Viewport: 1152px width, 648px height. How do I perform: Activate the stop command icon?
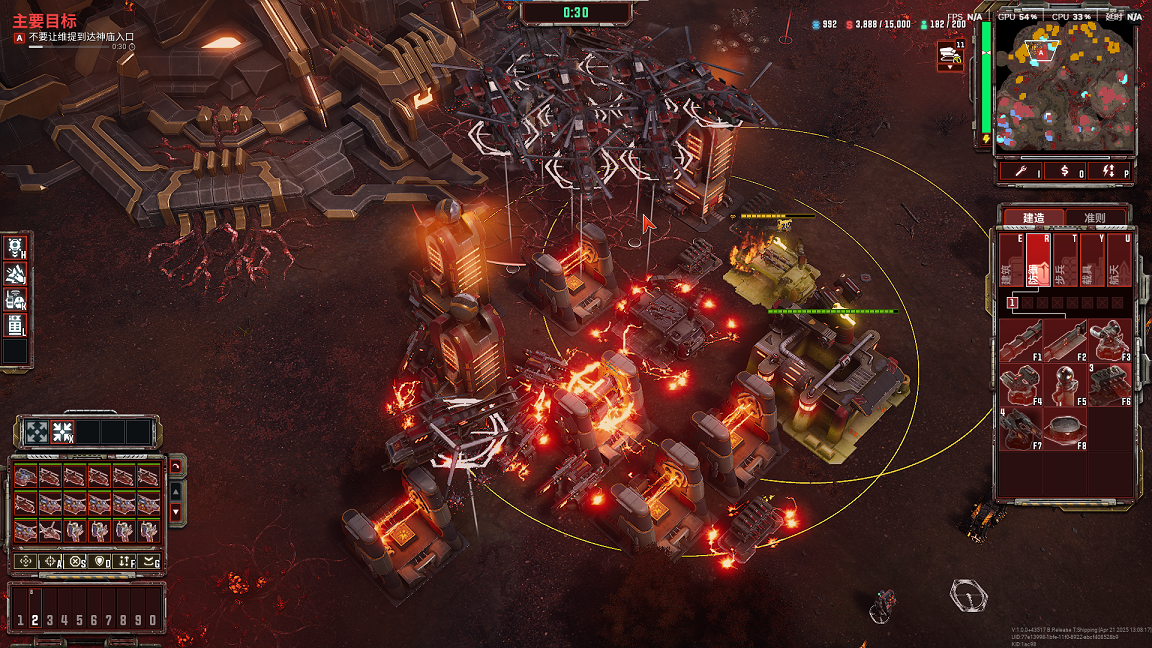pyautogui.click(x=75, y=562)
